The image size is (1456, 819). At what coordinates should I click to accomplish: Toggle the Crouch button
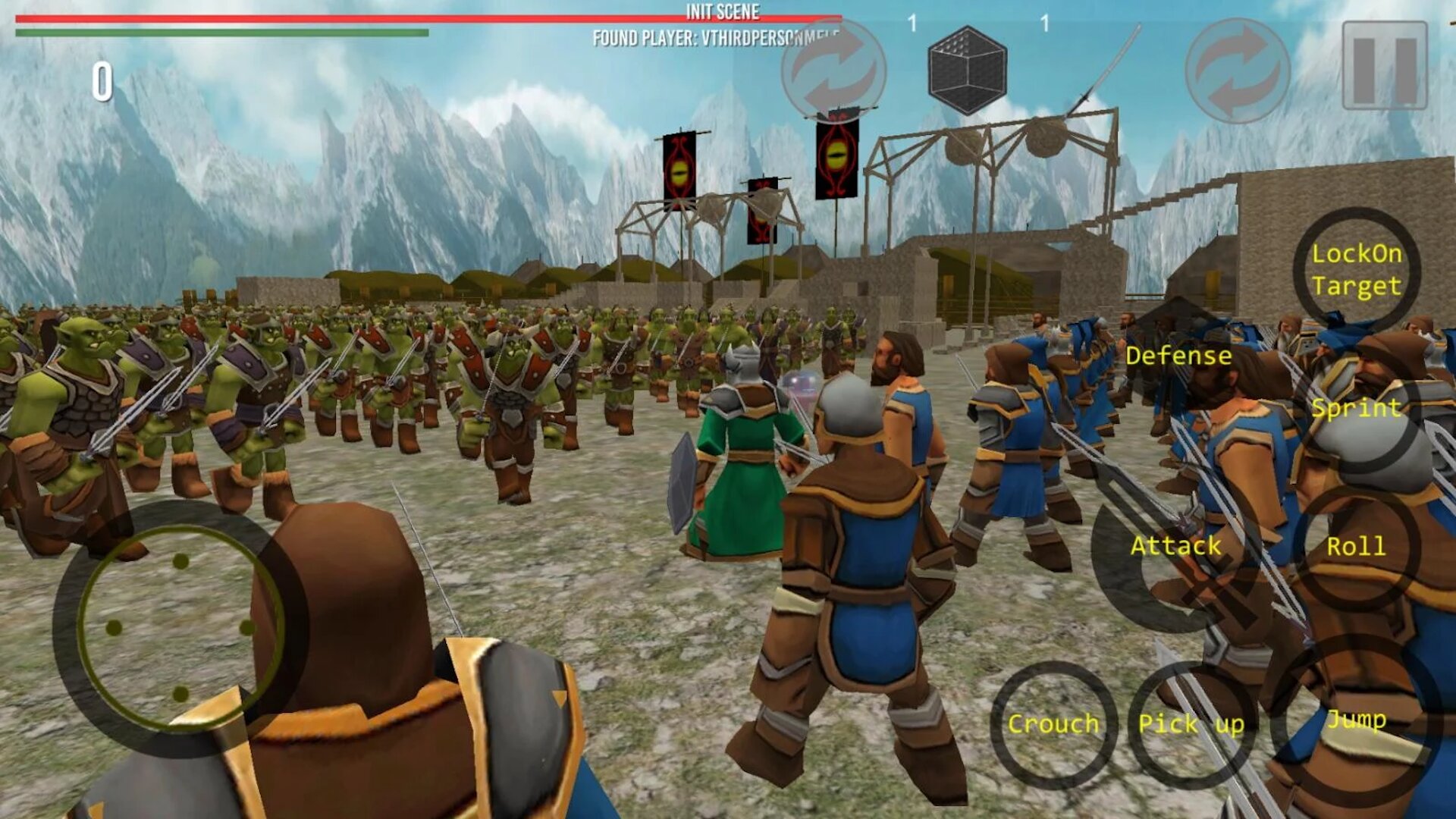point(1053,724)
